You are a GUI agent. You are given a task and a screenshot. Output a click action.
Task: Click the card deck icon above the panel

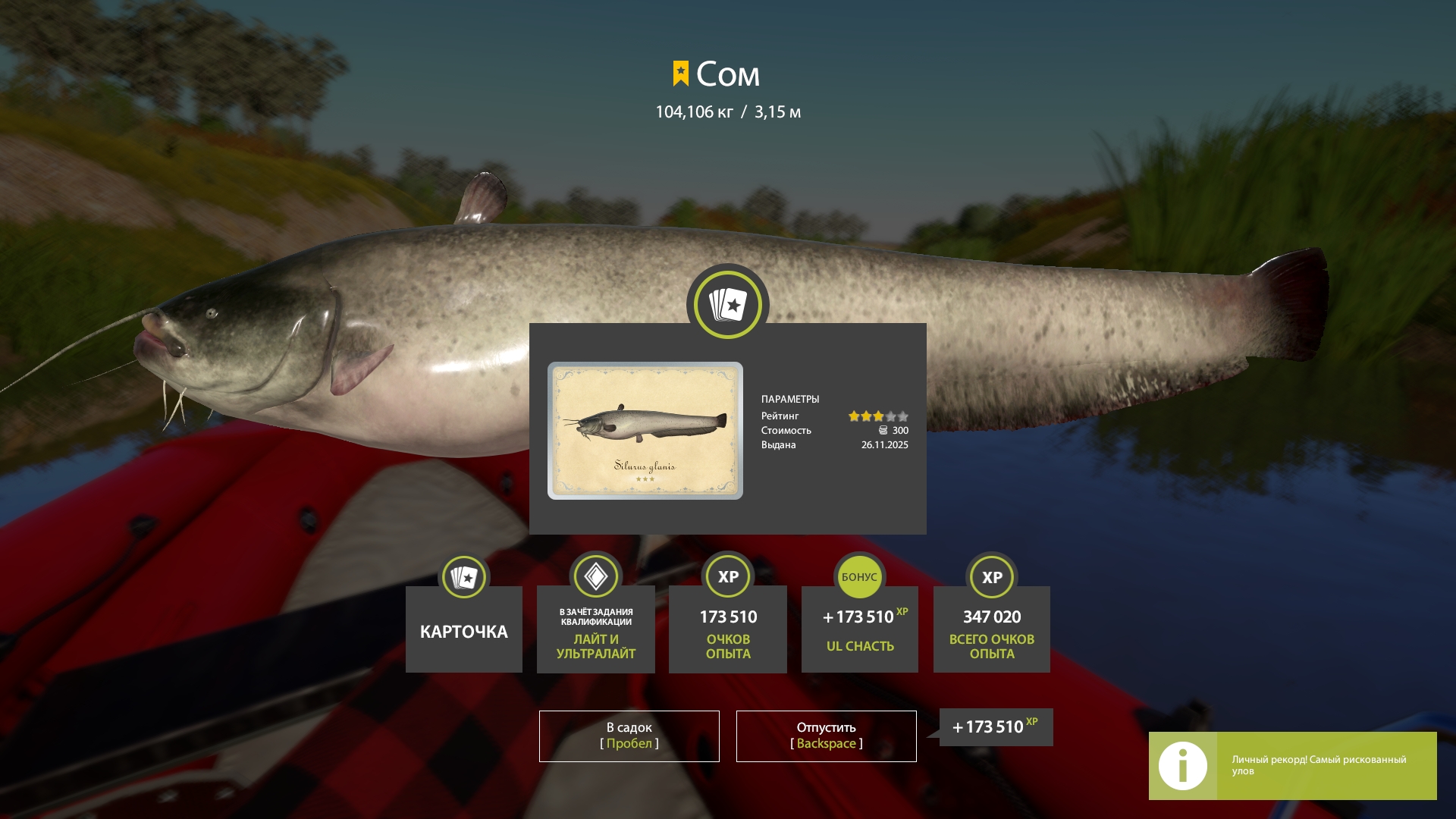728,305
